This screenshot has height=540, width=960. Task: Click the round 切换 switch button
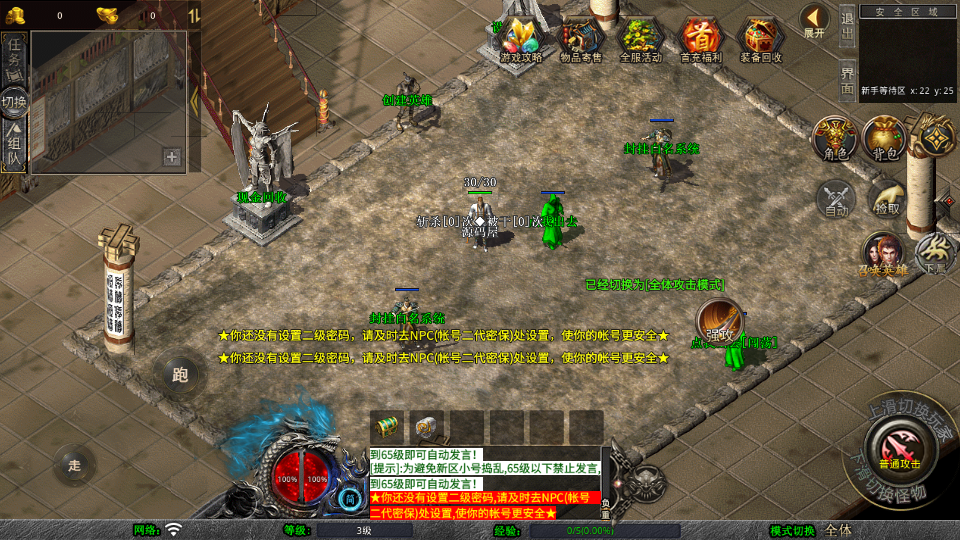pos(14,102)
